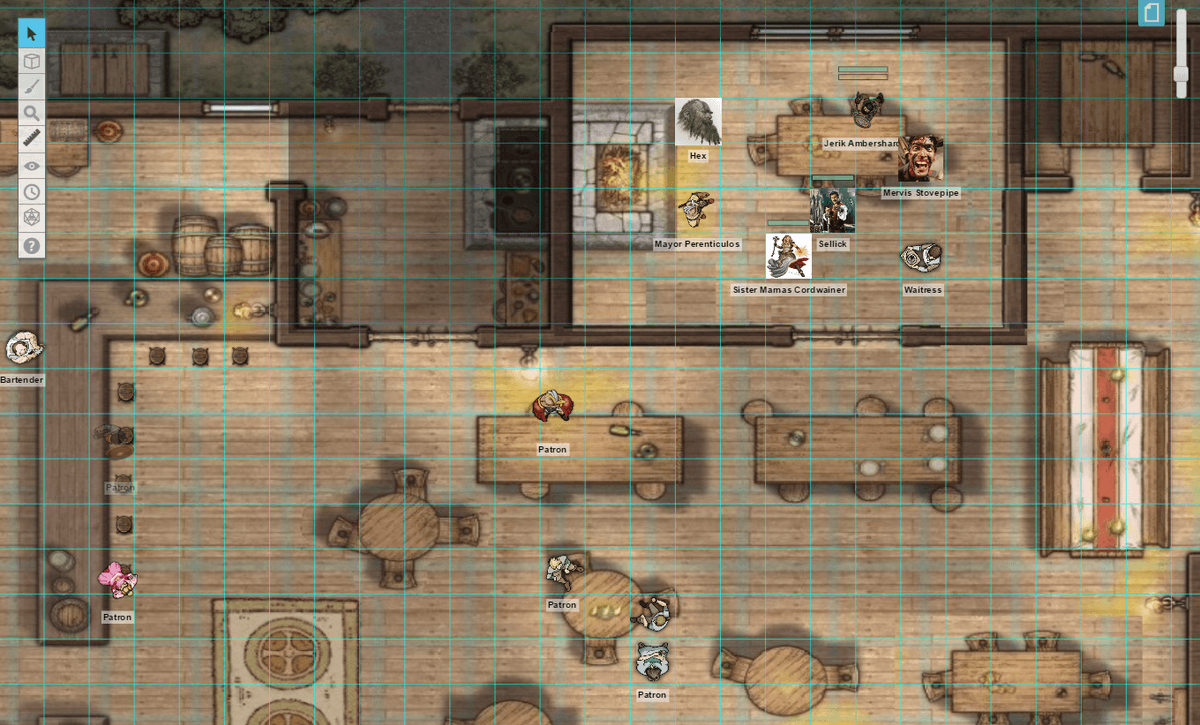
Task: Choose the paintbrush drawing tool
Action: click(32, 87)
